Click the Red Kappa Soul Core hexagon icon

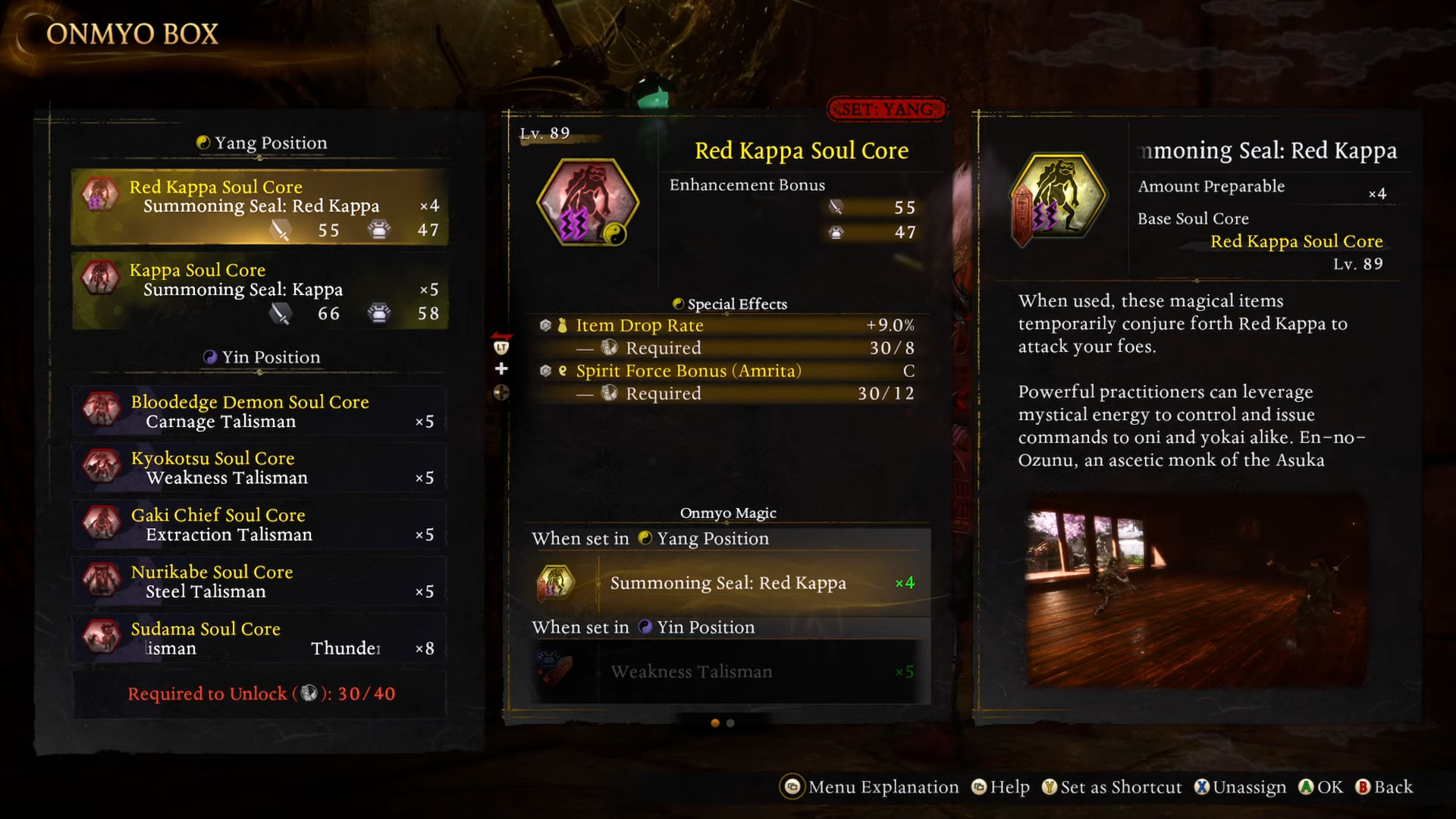588,202
